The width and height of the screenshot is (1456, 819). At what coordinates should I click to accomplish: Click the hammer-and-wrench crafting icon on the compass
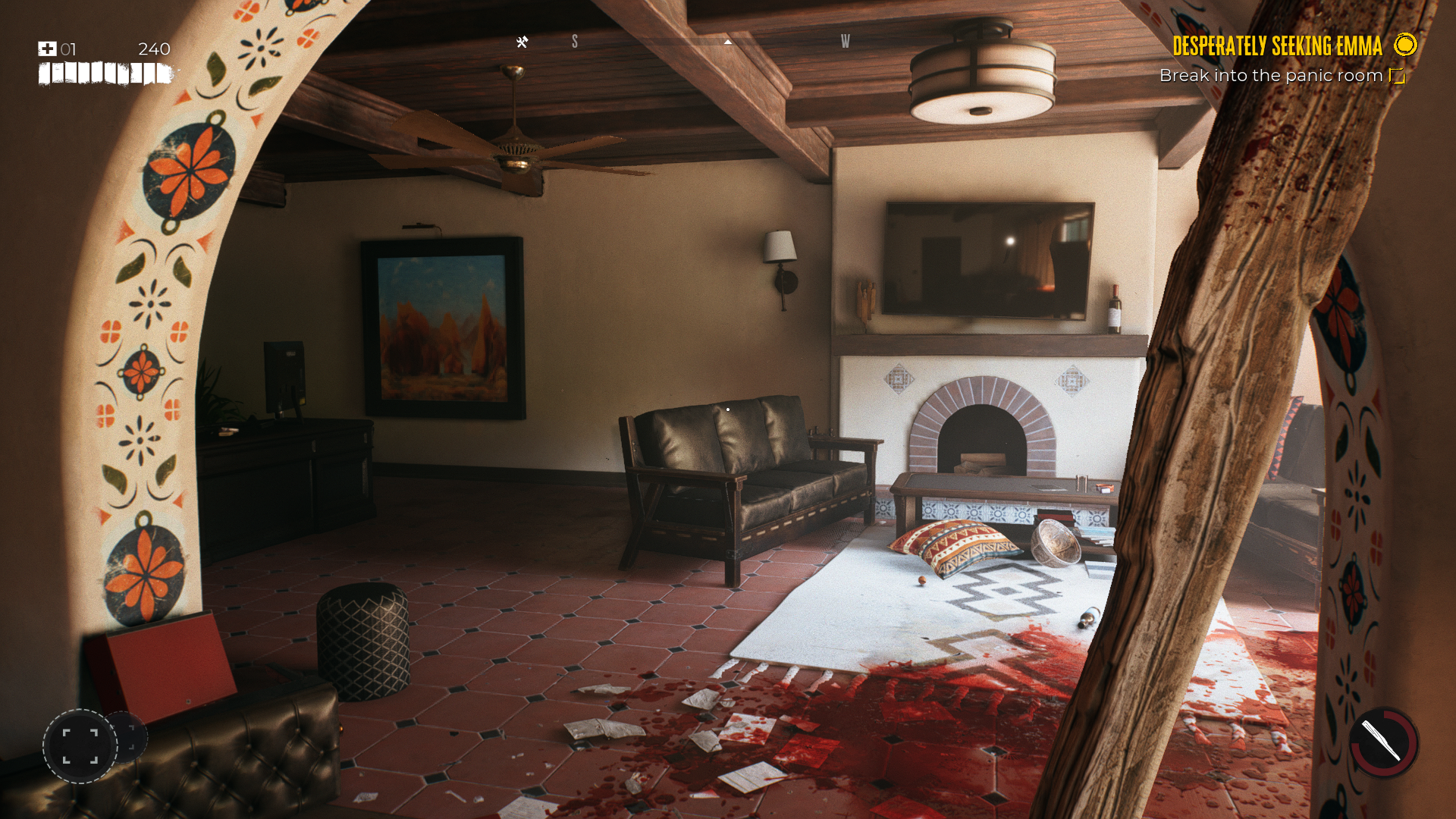pyautogui.click(x=520, y=42)
